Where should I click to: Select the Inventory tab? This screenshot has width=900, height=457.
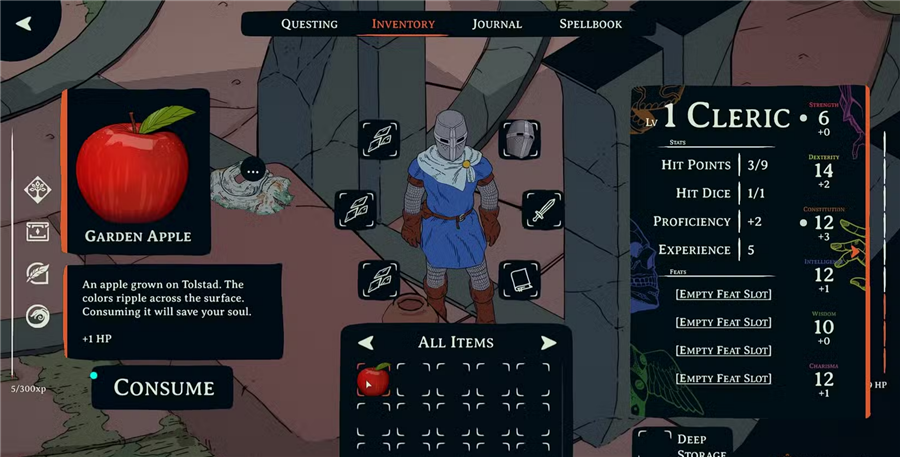pyautogui.click(x=403, y=24)
